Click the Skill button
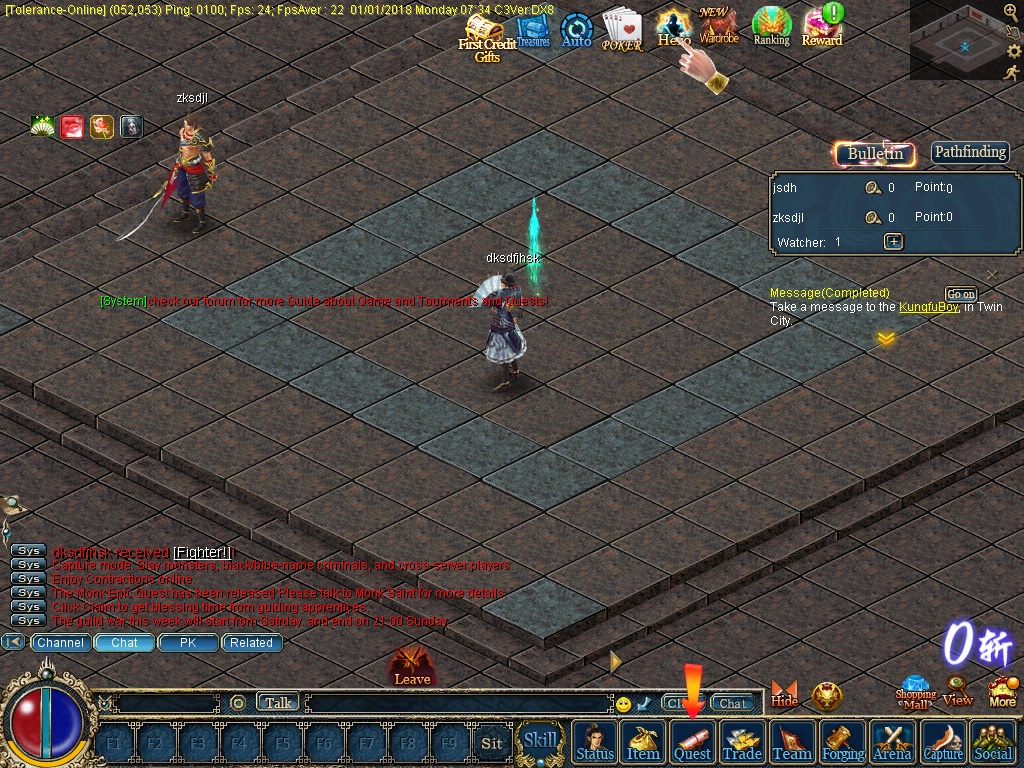This screenshot has height=768, width=1024. click(x=540, y=741)
